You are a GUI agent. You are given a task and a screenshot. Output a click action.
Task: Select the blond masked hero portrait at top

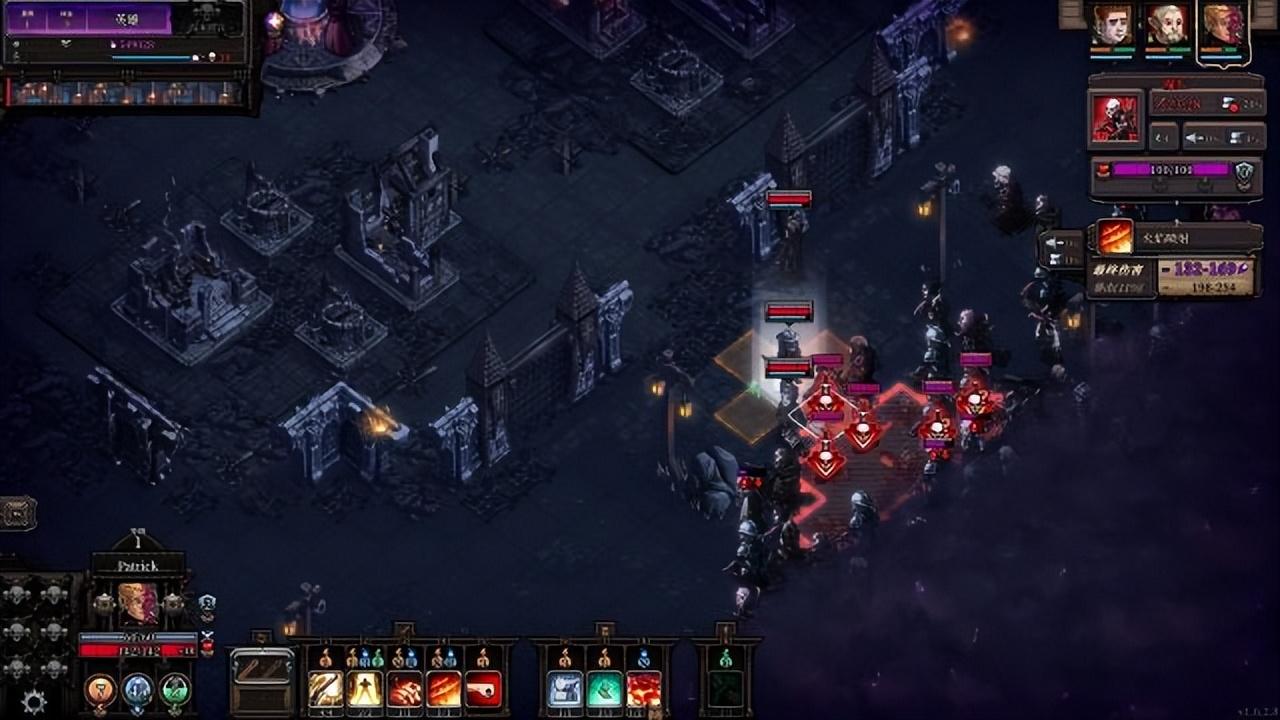1223,25
